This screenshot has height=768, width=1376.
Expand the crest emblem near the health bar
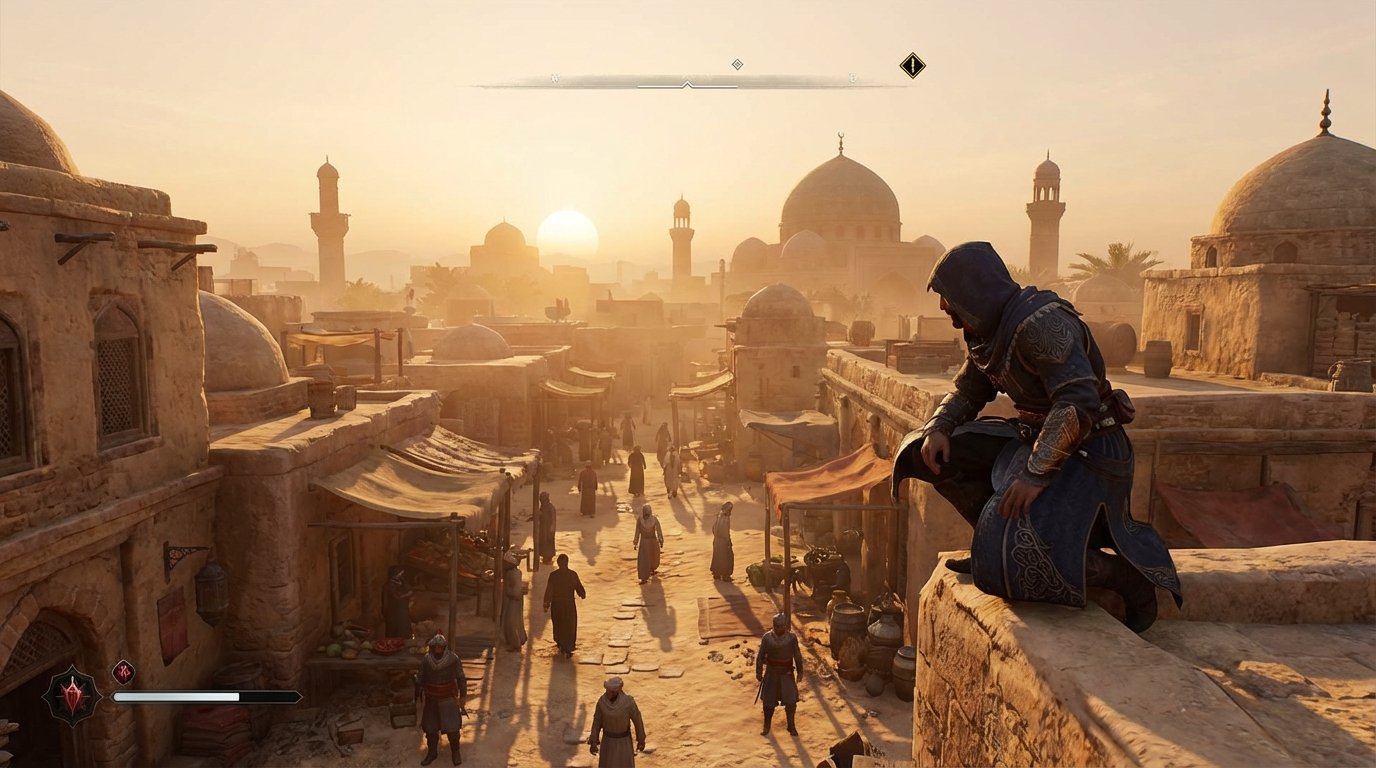click(72, 696)
